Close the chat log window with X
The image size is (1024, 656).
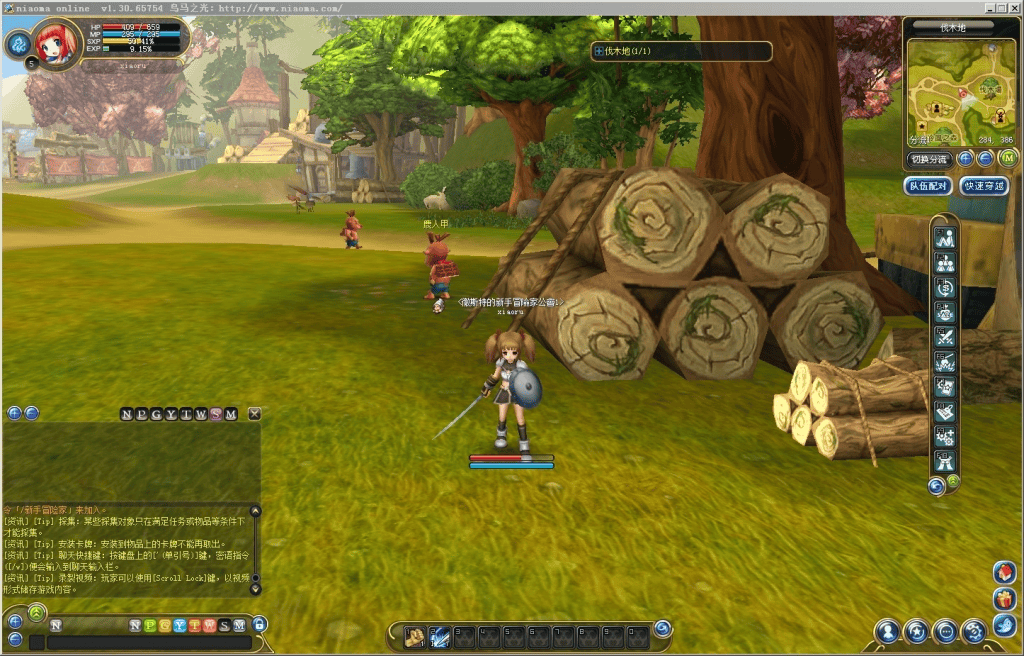coord(255,414)
